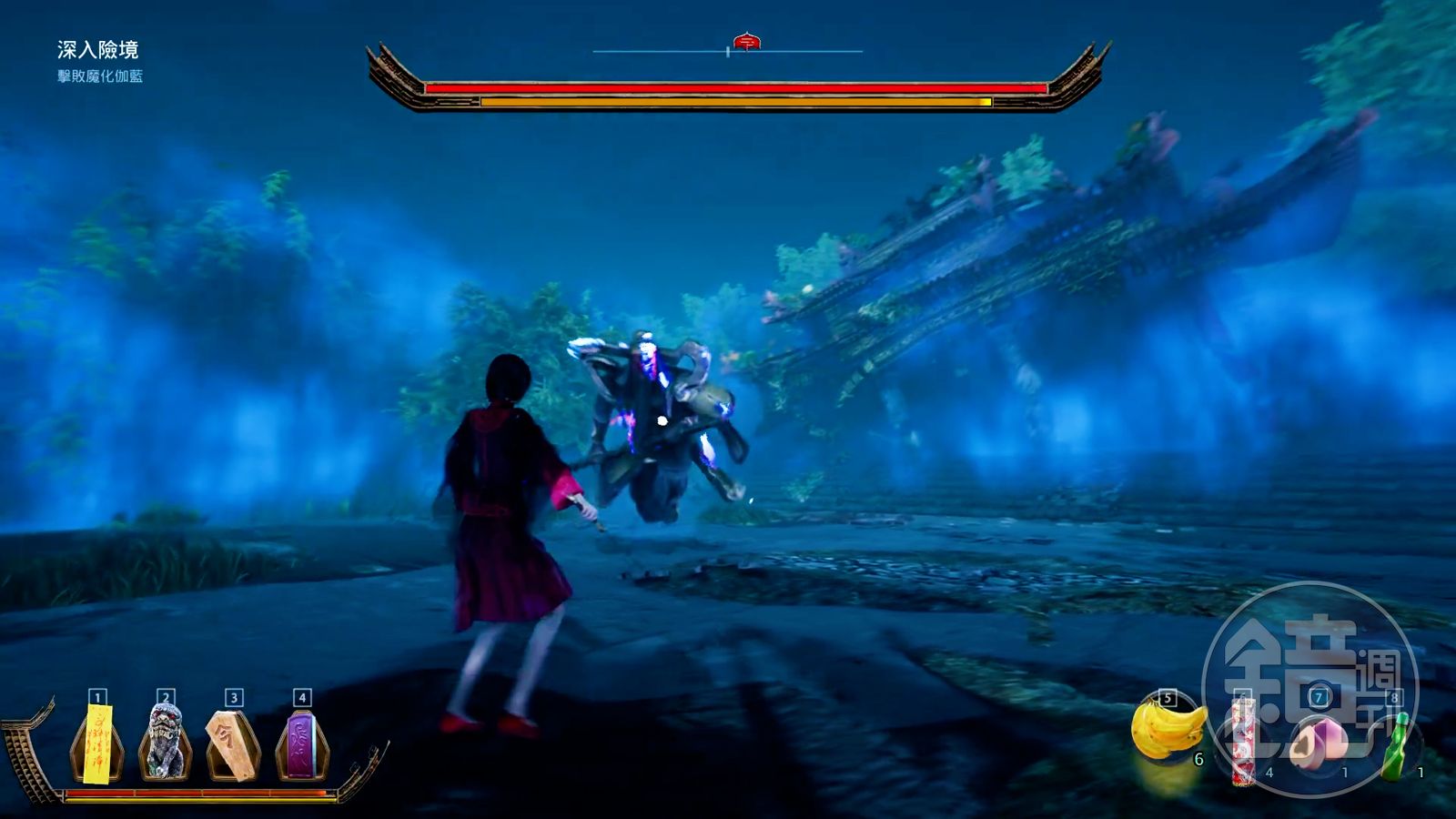The image size is (1456, 819).
Task: Eat the banana bunch consumable
Action: pyautogui.click(x=1168, y=730)
